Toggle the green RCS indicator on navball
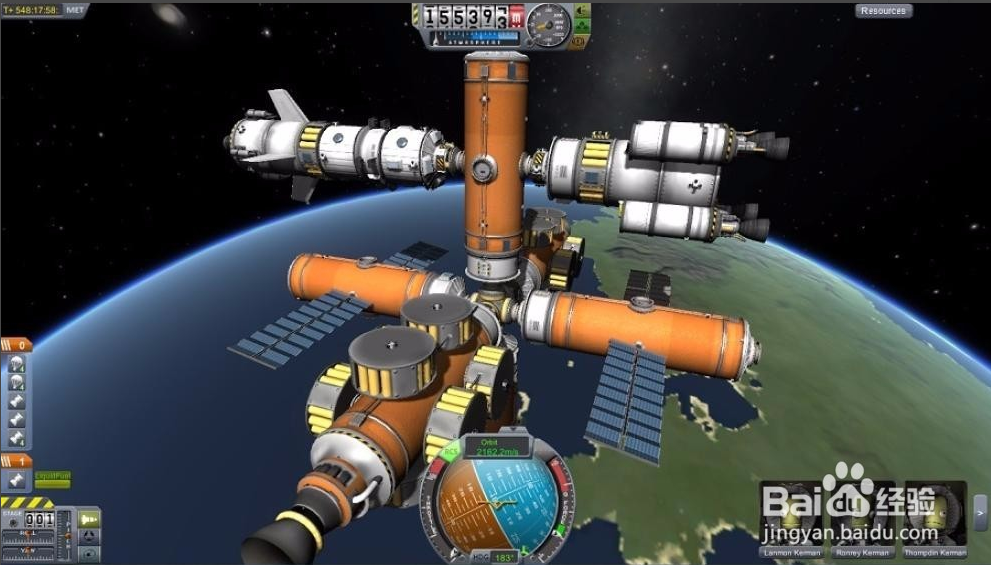Viewport: 991px width, 565px height. point(451,450)
